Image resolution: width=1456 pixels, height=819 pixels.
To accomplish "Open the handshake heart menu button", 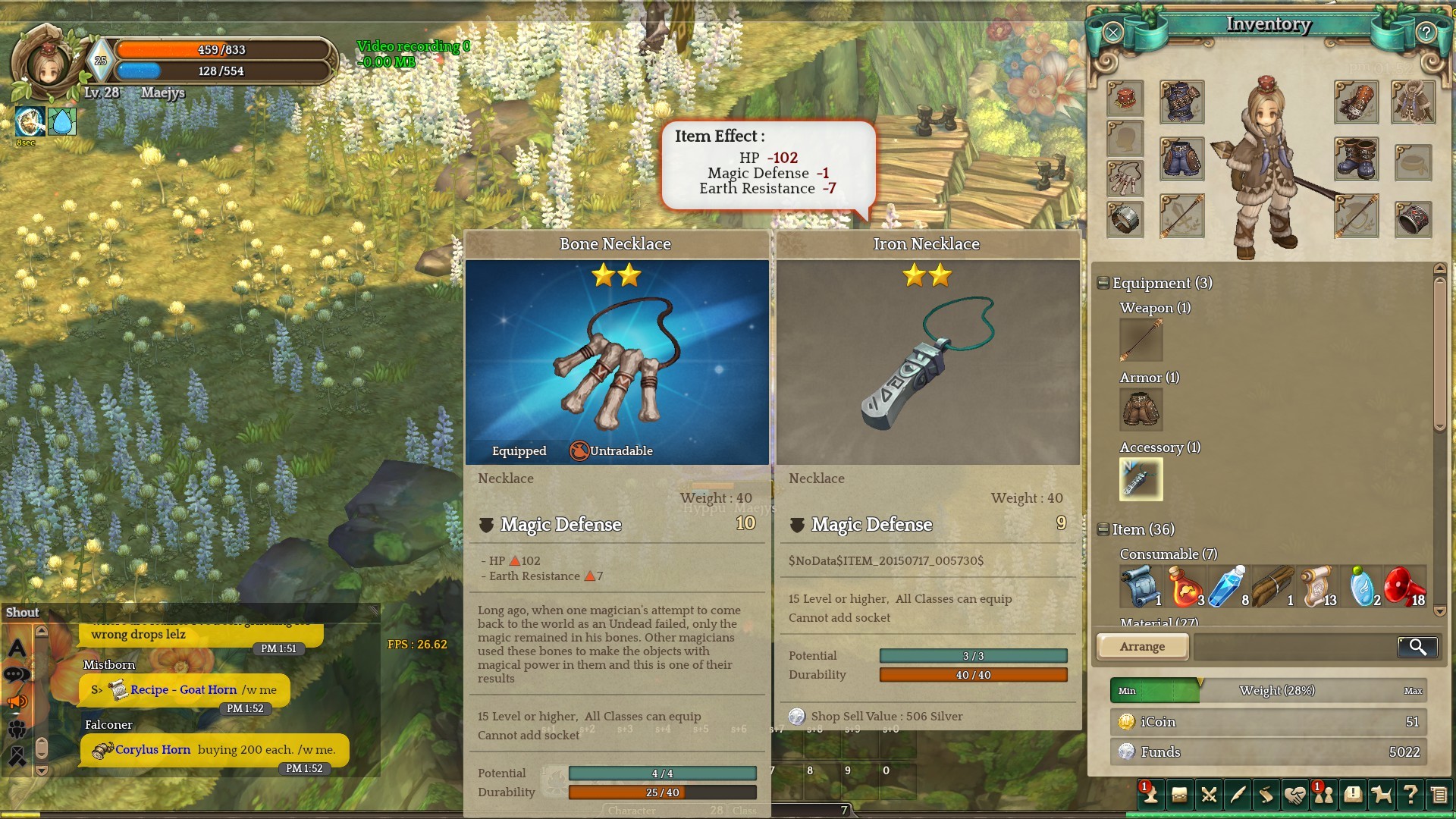I will pos(1294,795).
